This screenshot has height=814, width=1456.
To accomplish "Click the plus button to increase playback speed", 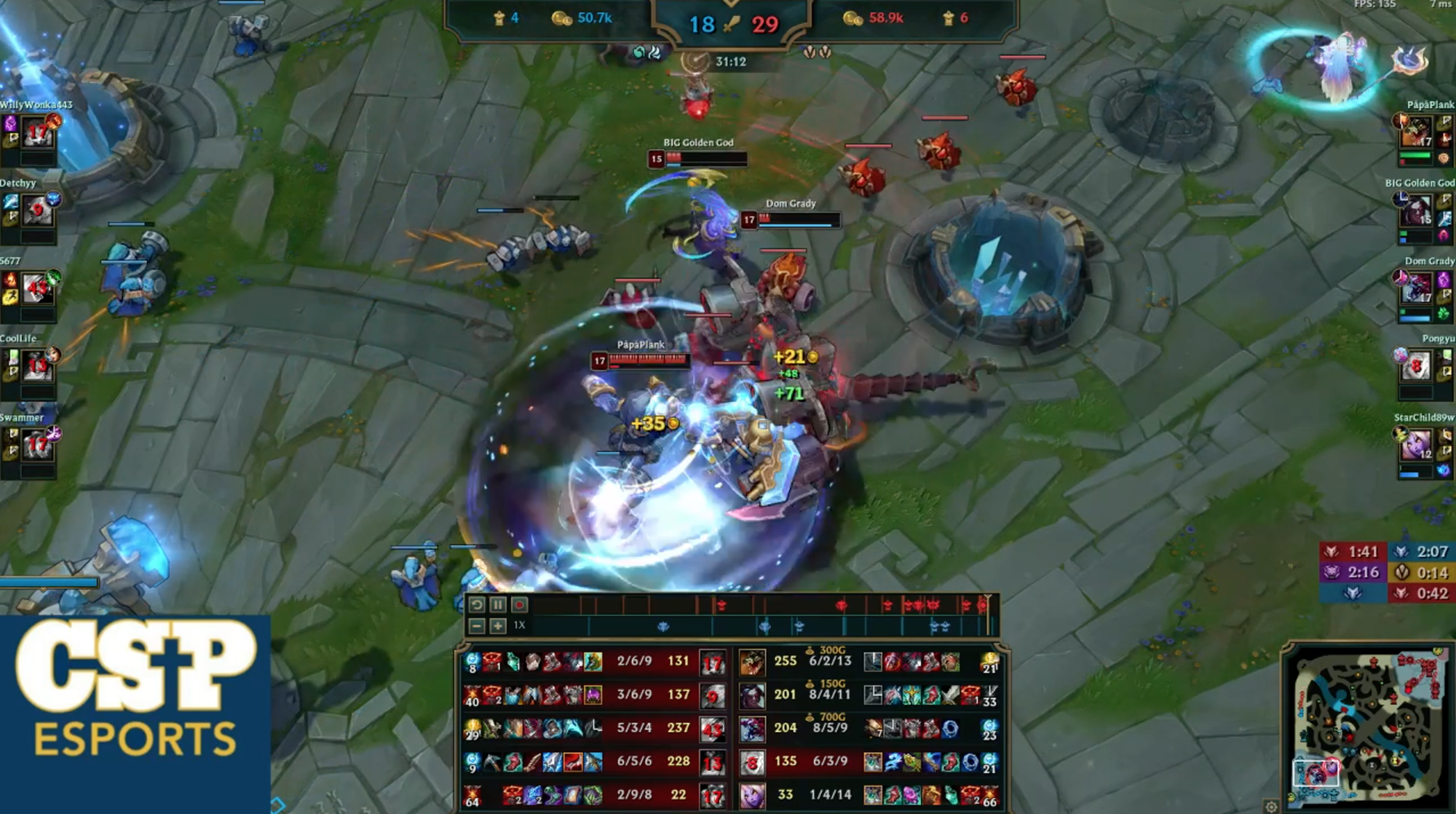I will coord(499,625).
